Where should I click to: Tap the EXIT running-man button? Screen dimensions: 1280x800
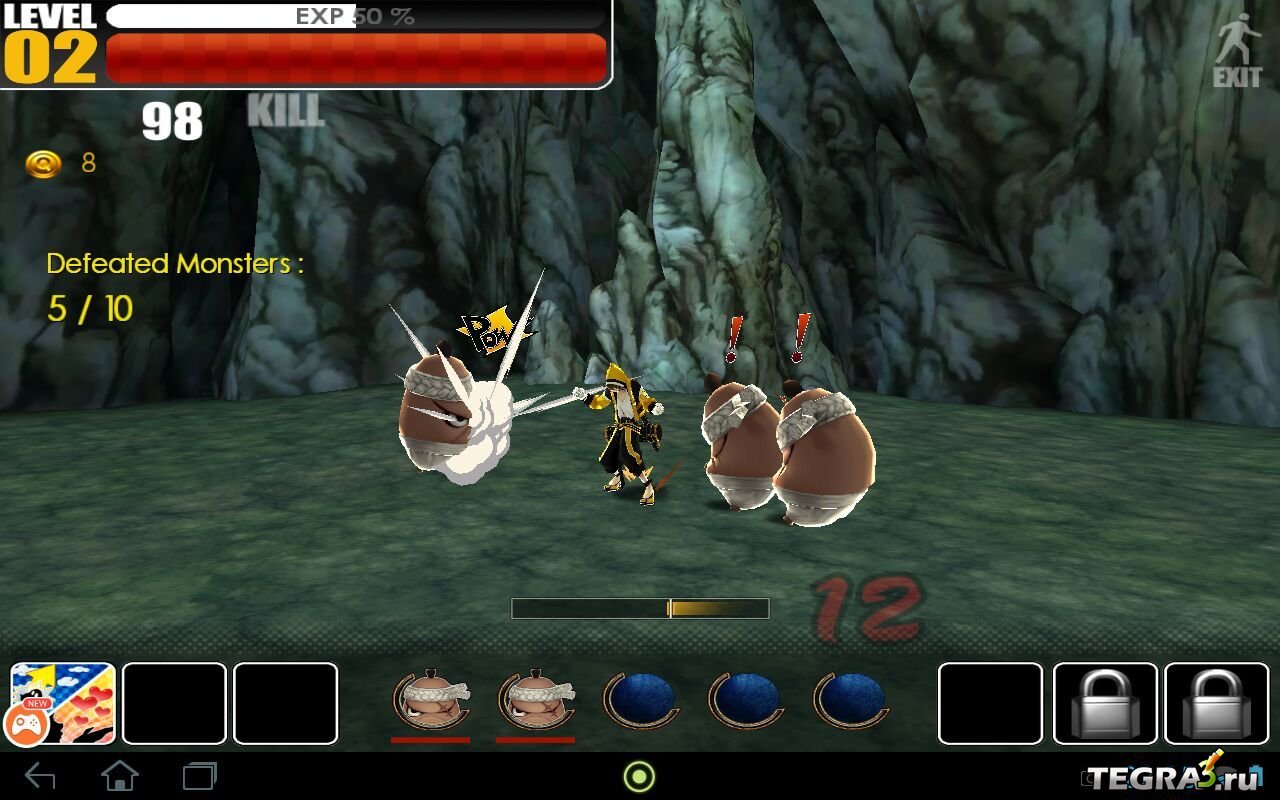1237,50
